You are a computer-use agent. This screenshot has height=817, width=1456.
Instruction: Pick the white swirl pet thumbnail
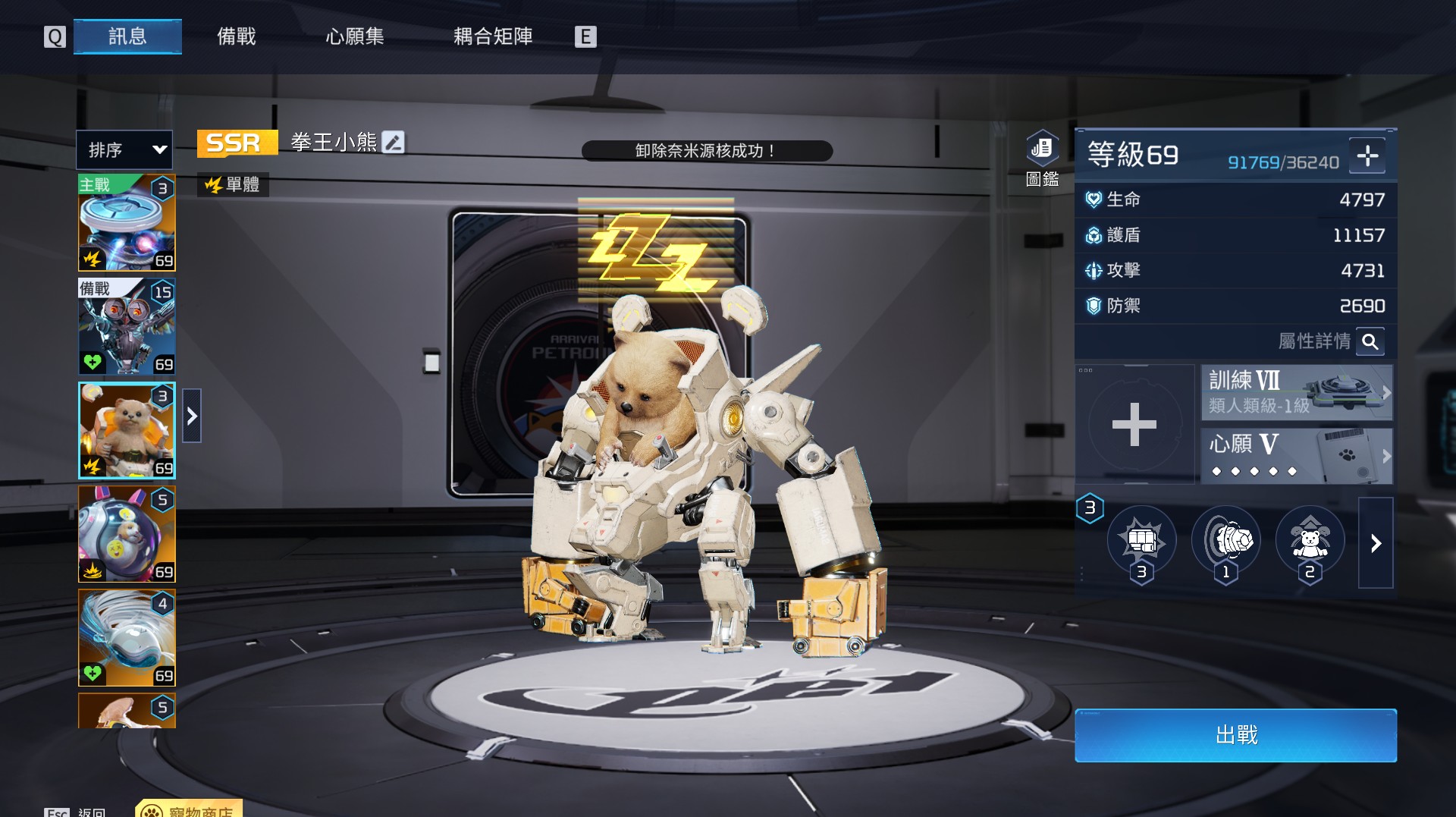pos(127,638)
